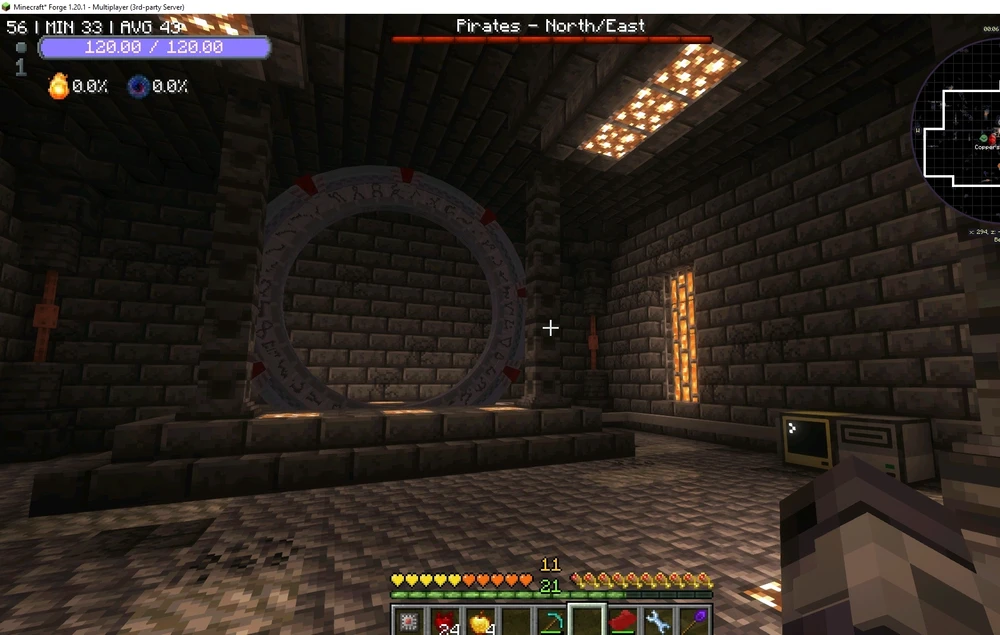Viewport: 1000px width, 635px height.
Task: Click the green player marker on minimap
Action: 984,138
